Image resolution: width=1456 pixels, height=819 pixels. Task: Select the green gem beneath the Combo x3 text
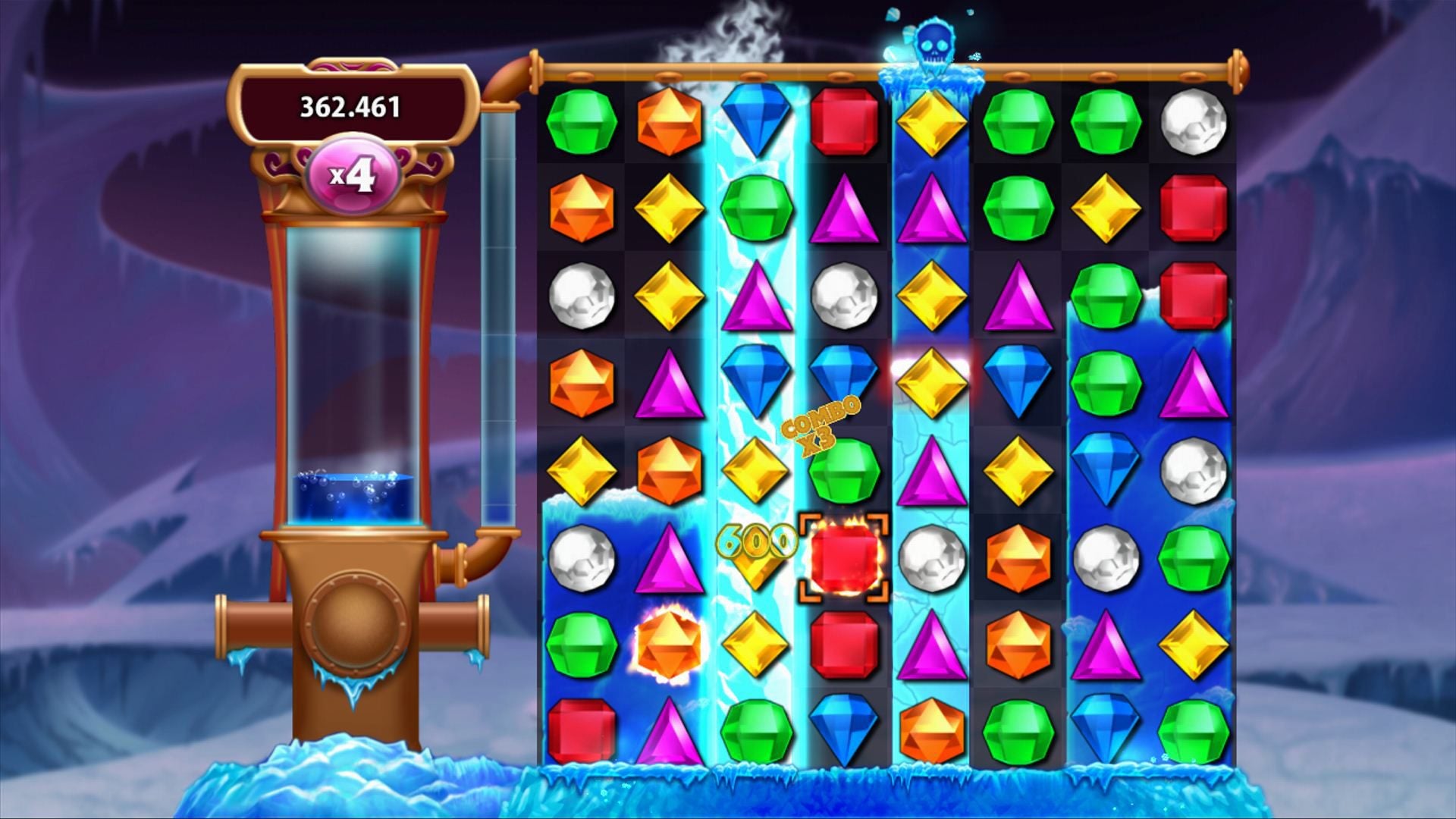click(844, 470)
